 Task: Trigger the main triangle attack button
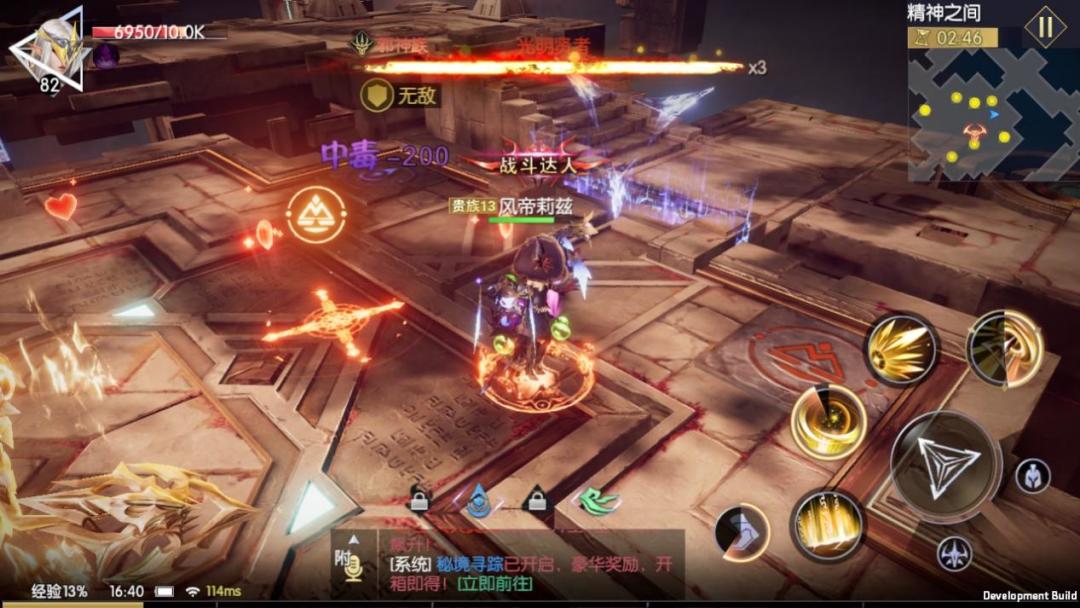945,466
